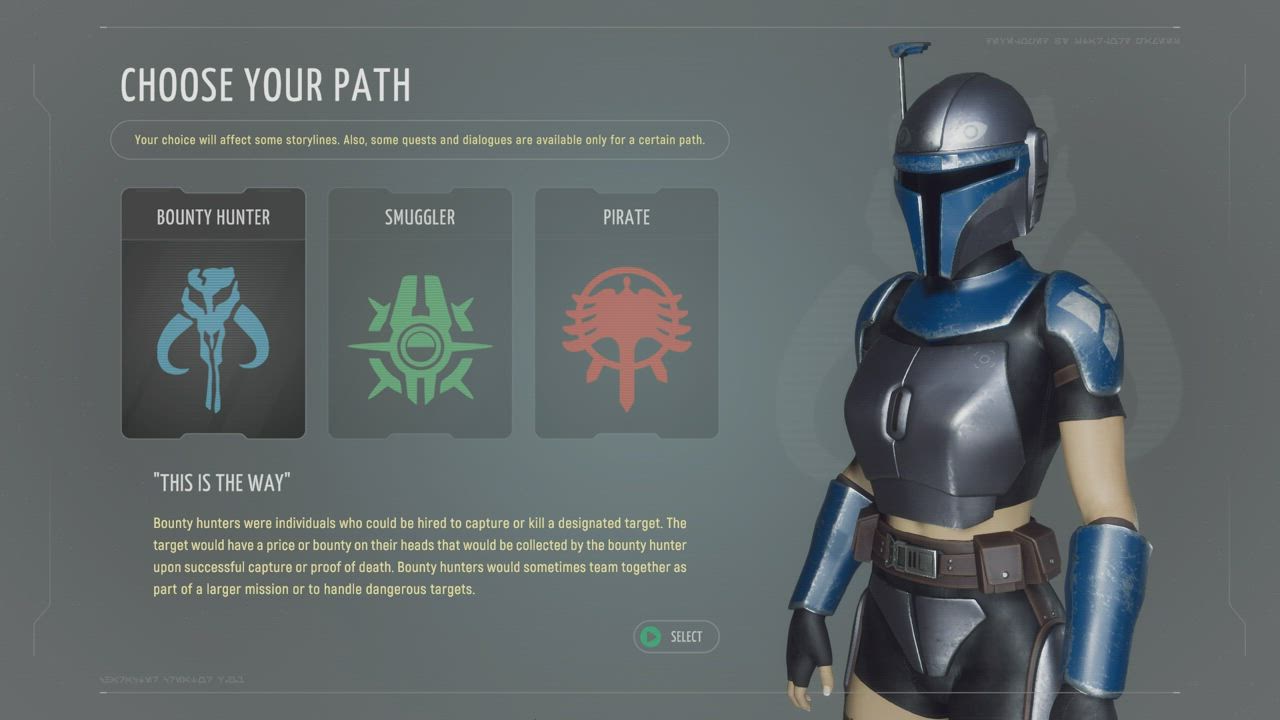Screen dimensions: 1280x720
Task: Expand the Bounty Hunter card details
Action: 212,313
